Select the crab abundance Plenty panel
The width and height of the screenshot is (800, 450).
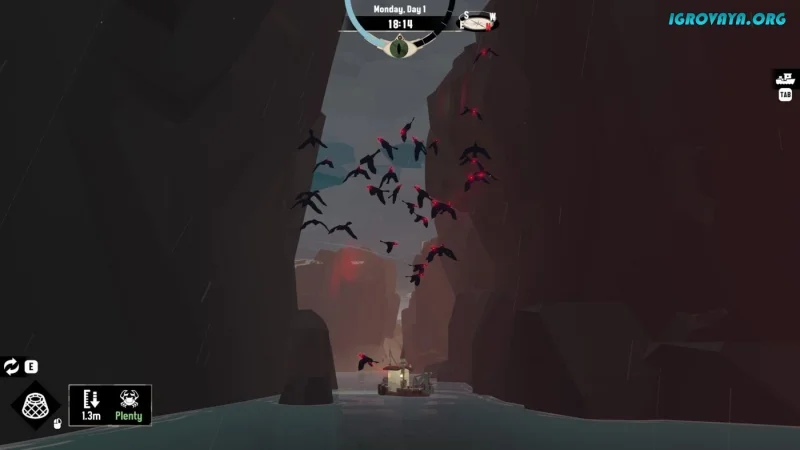[130, 404]
